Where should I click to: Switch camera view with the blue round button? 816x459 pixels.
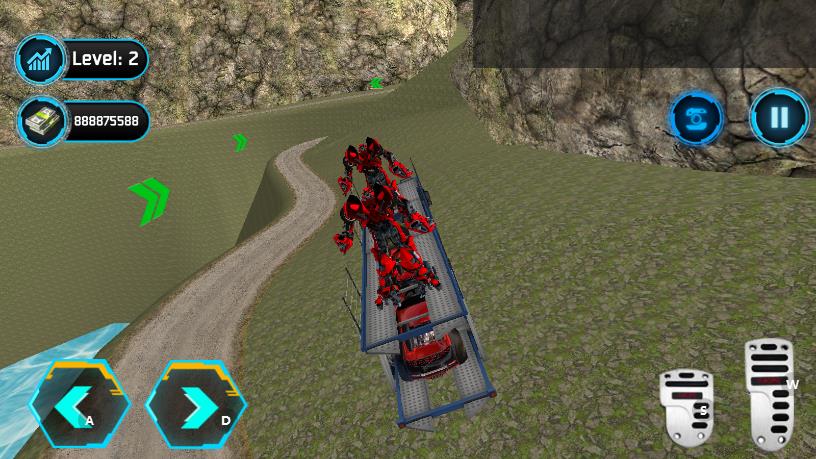(697, 119)
